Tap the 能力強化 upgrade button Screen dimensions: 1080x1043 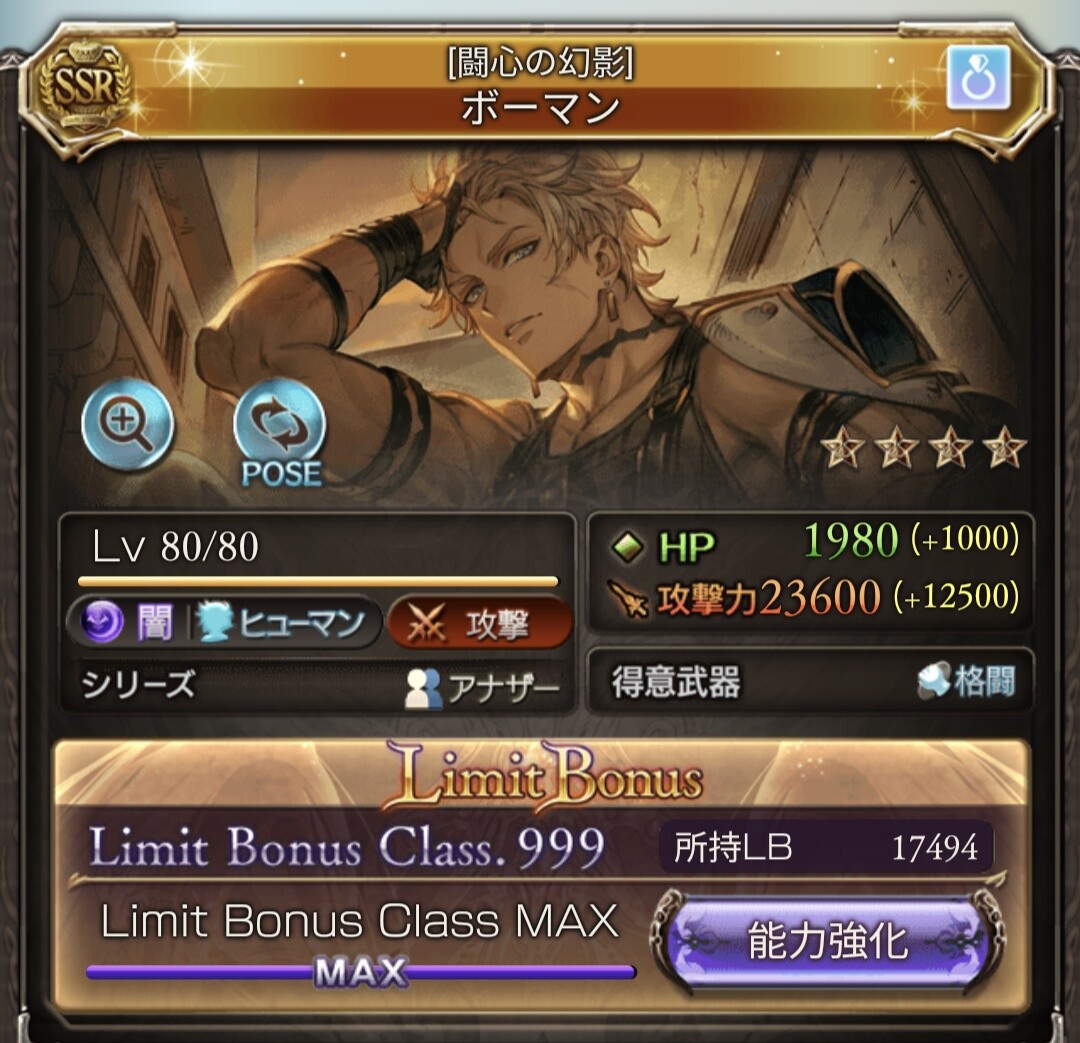pos(827,942)
